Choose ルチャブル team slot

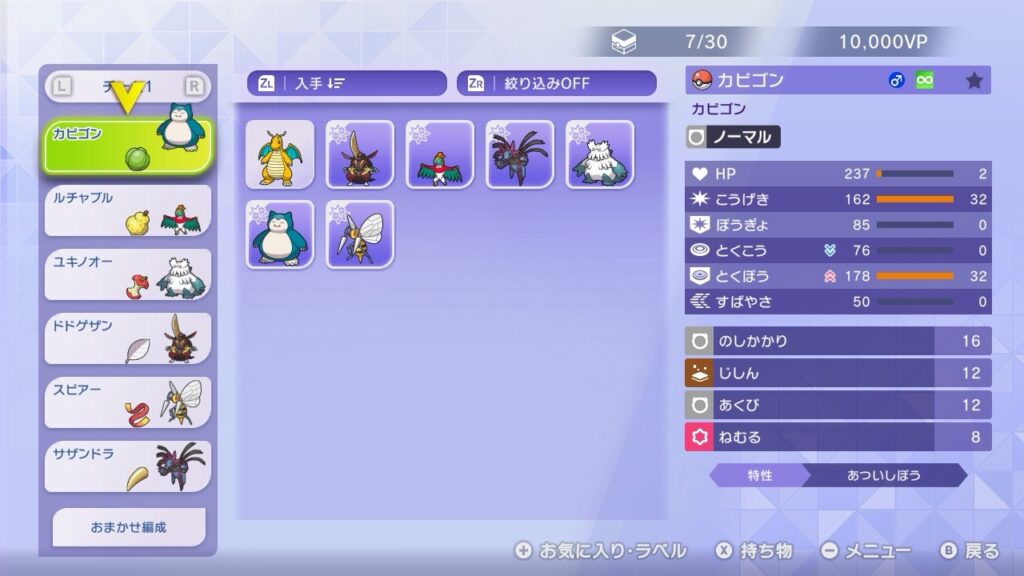(127, 210)
